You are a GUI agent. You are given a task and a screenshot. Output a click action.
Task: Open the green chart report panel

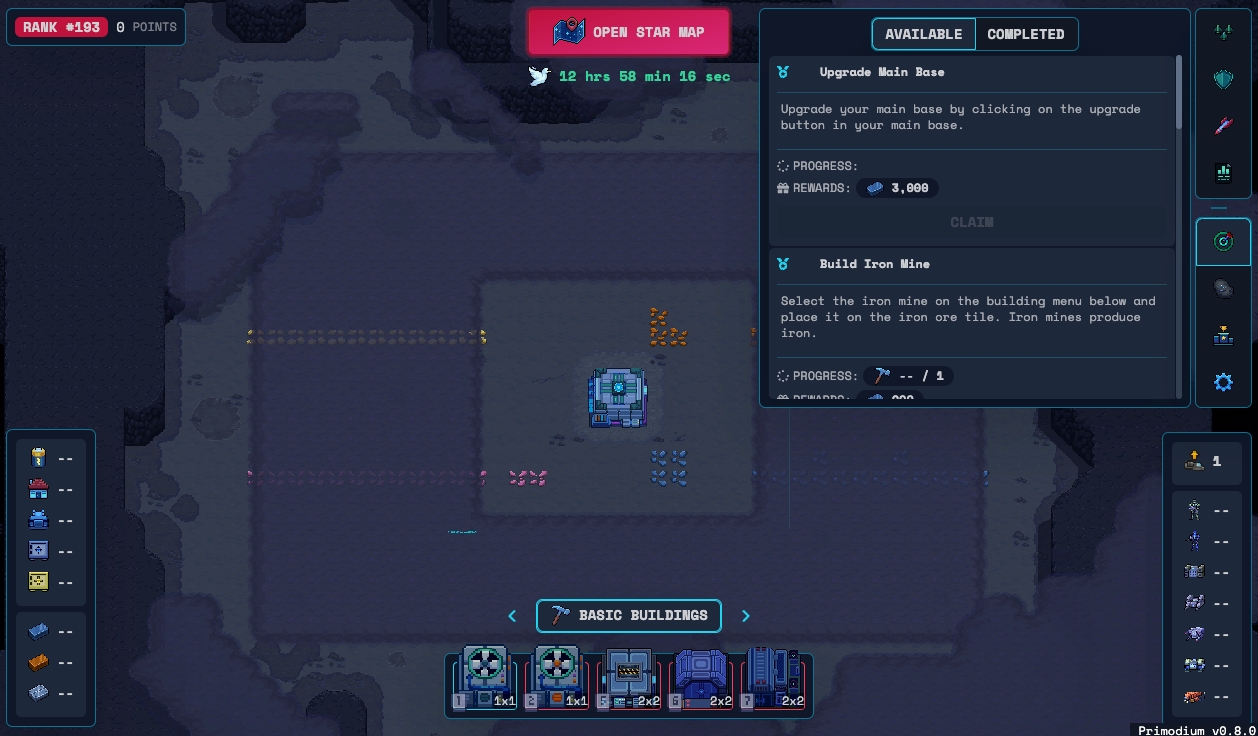[x=1223, y=173]
